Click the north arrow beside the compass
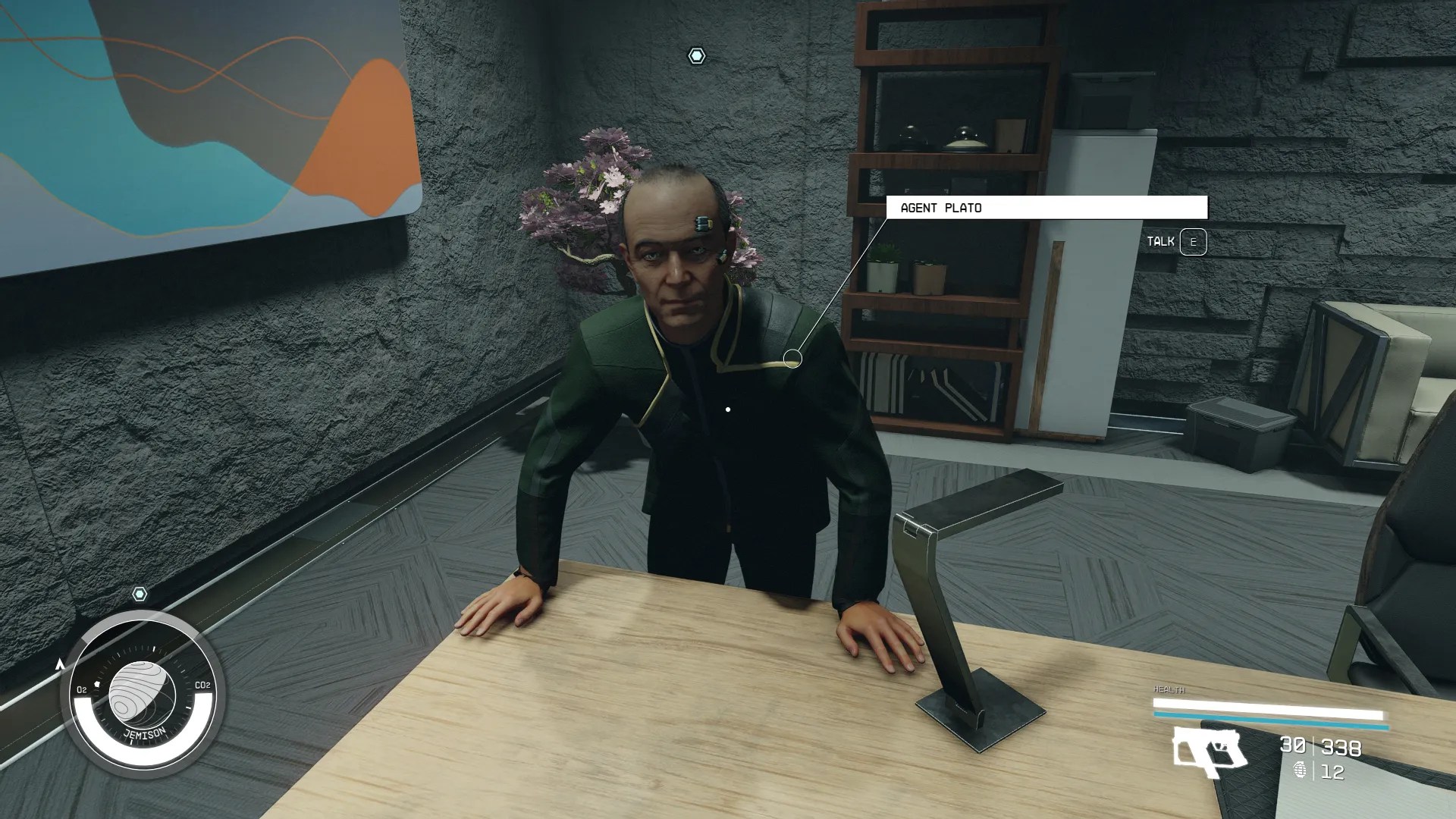This screenshot has width=1456, height=819. (59, 662)
